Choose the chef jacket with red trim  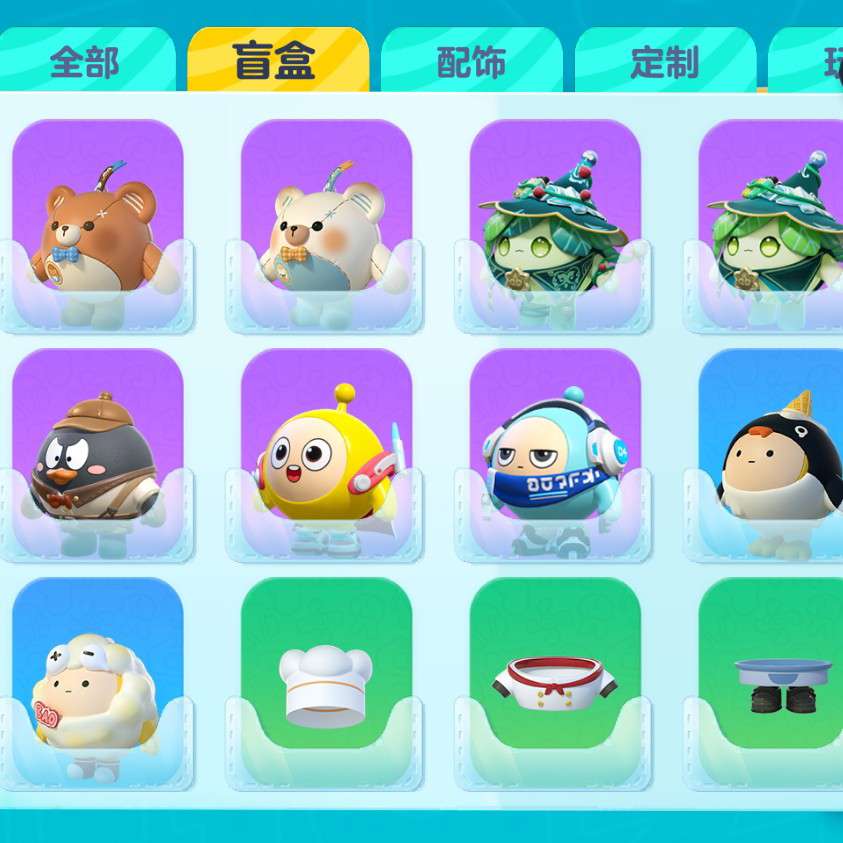(x=554, y=686)
